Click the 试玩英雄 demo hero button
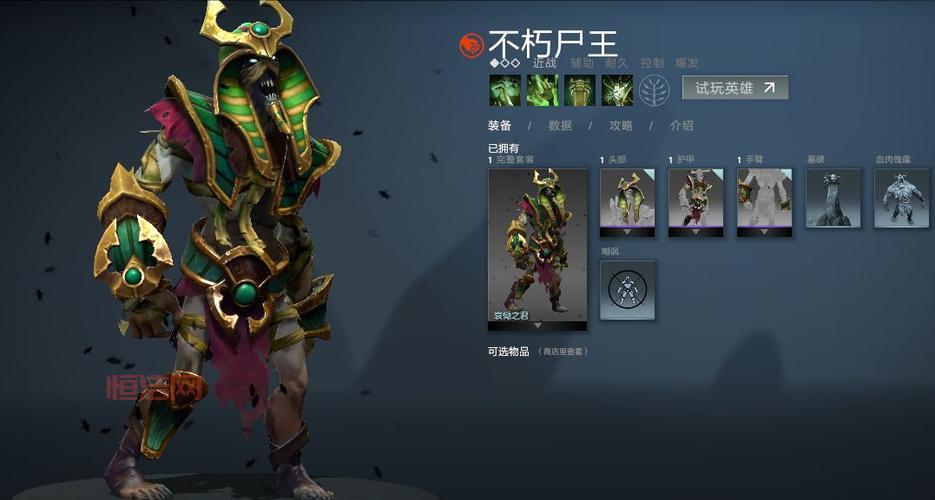 [x=735, y=88]
